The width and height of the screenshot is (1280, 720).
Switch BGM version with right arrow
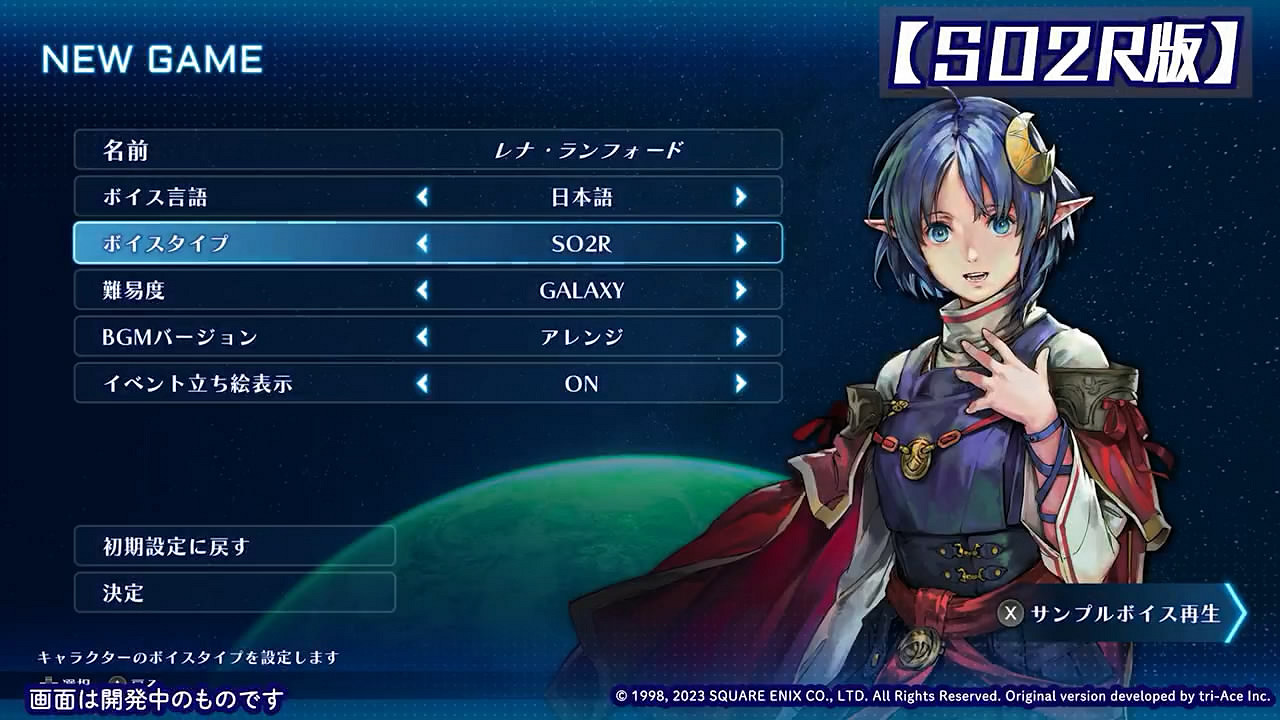coord(740,337)
